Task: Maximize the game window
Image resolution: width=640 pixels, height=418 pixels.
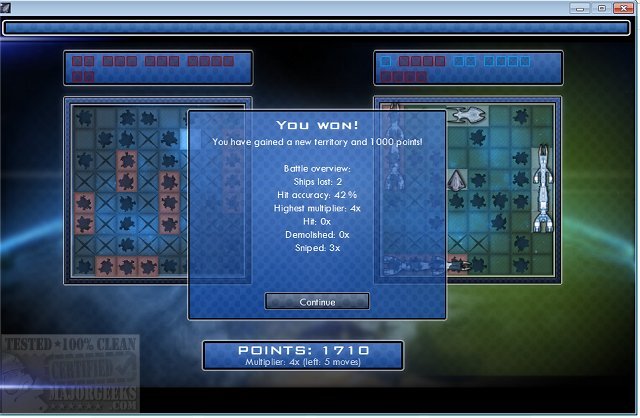Action: coord(602,8)
